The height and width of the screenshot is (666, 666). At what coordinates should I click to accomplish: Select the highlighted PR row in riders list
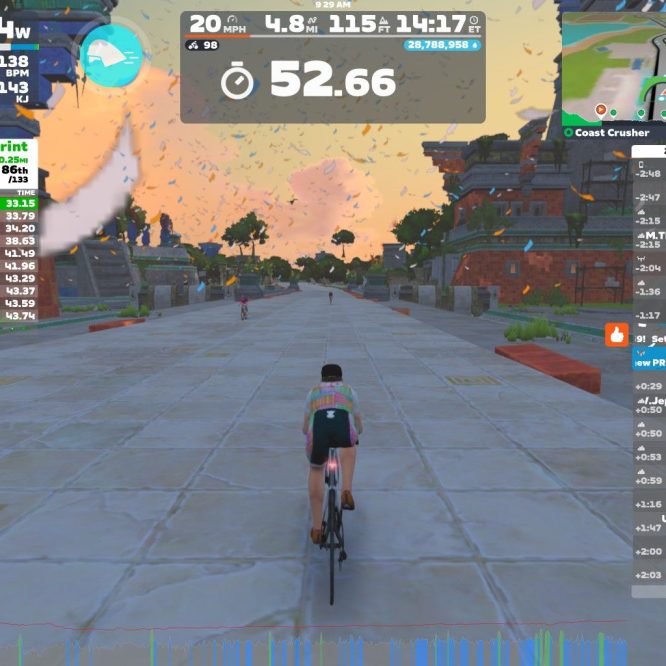649,362
